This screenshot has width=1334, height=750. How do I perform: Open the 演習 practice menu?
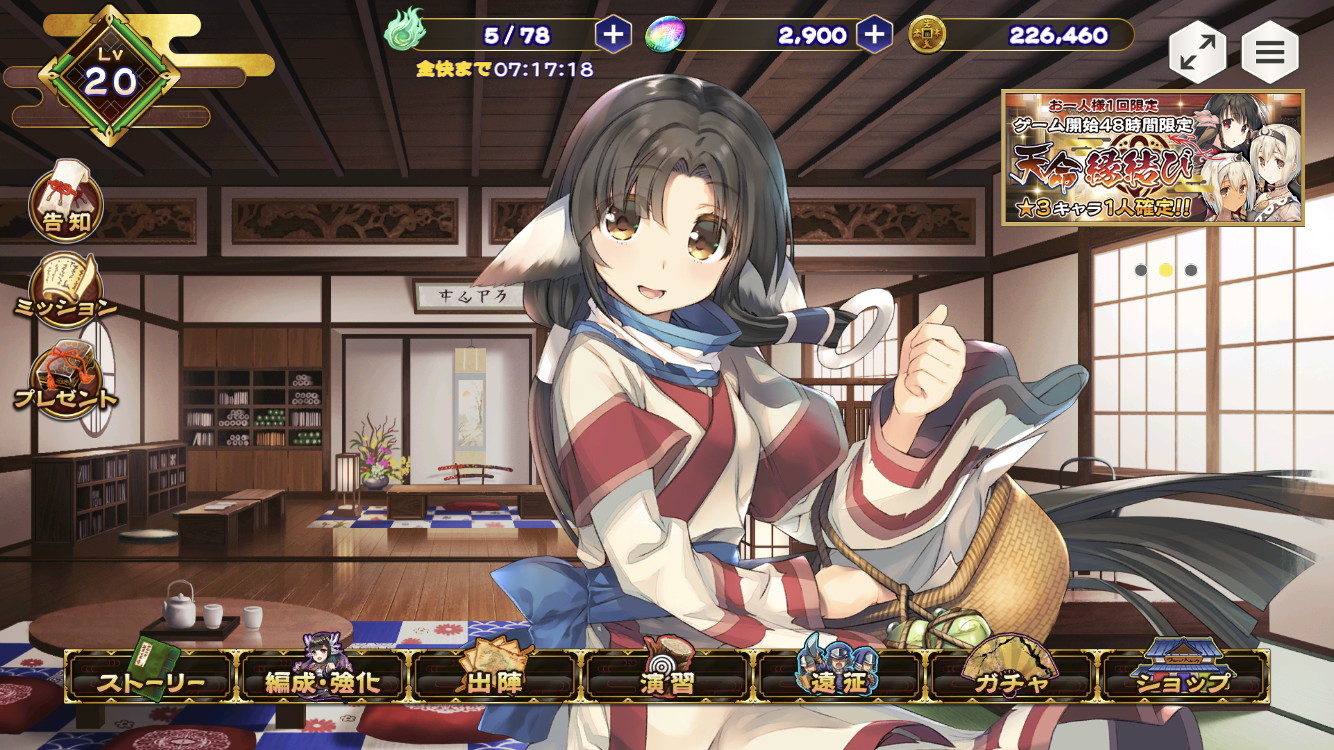pyautogui.click(x=667, y=679)
